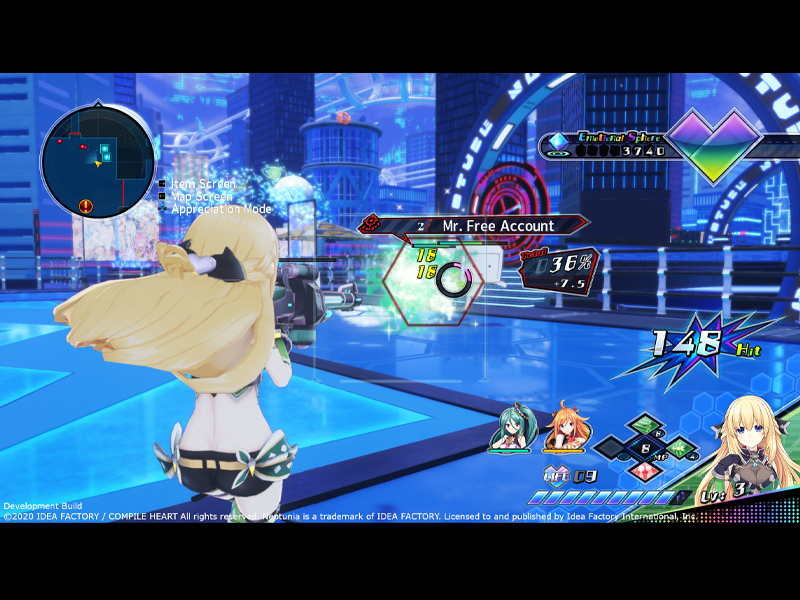Viewport: 800px width, 600px height.
Task: Select the exclamation marker on the minimap
Action: tap(86, 206)
